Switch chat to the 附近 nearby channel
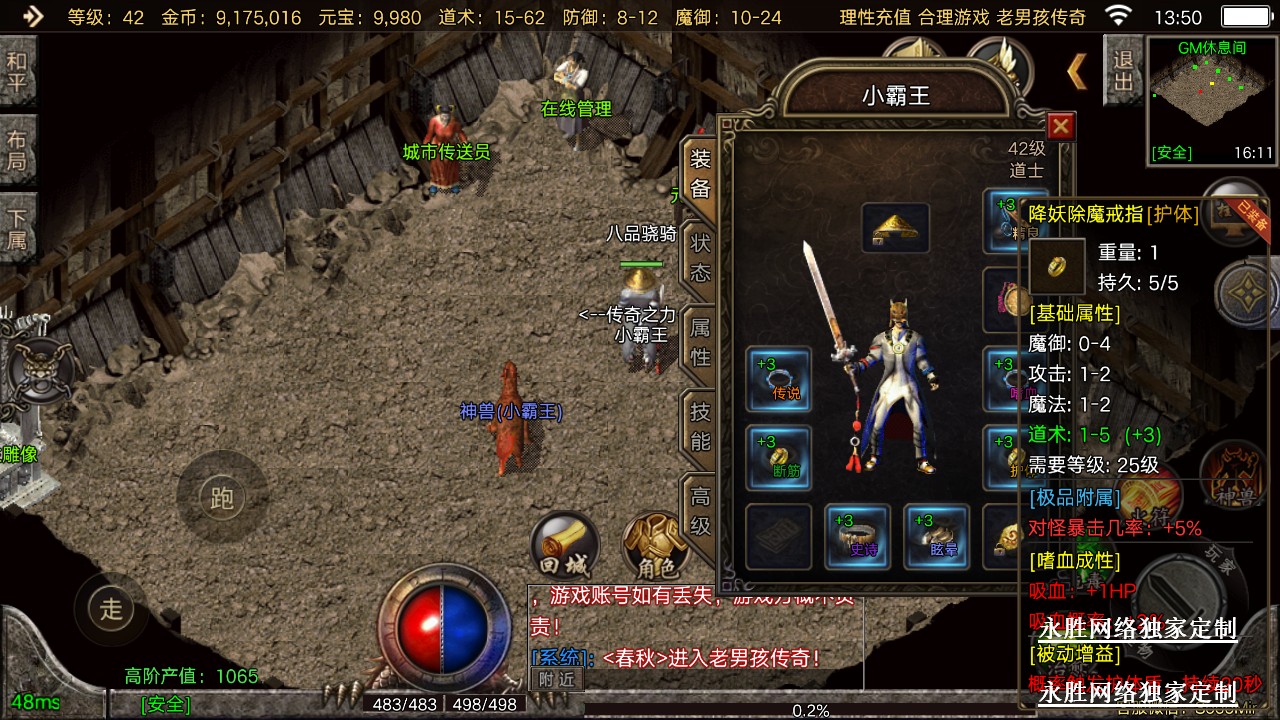Screen dimensions: 1280x720 (557, 678)
